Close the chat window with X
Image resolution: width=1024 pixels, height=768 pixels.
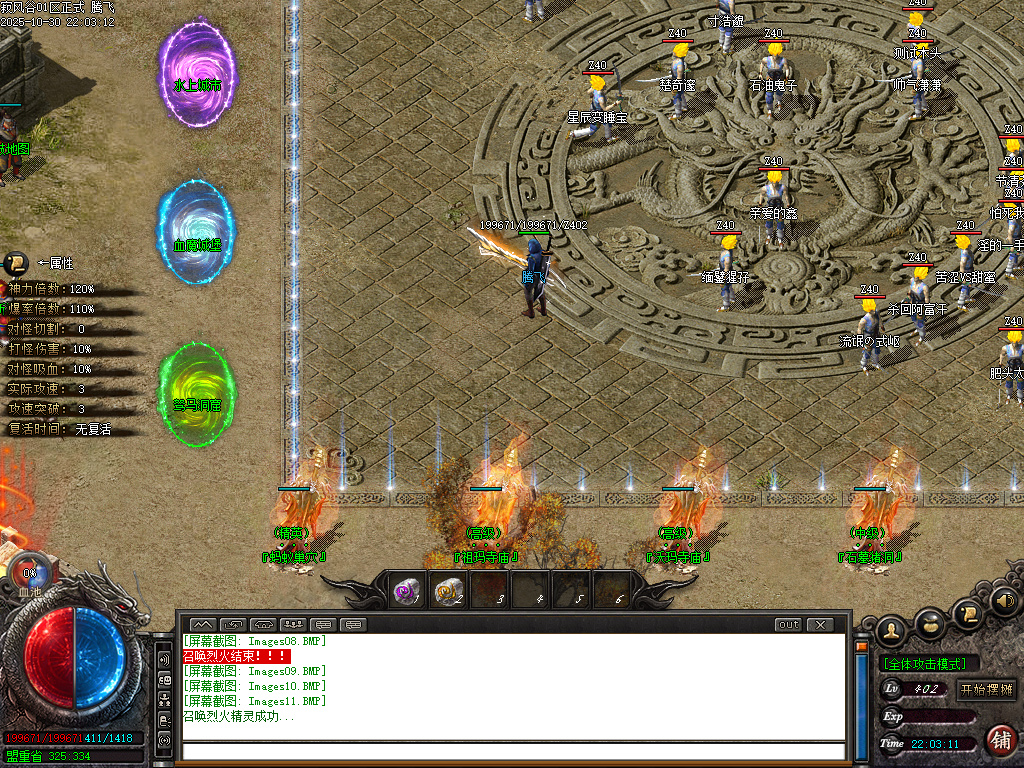point(820,625)
